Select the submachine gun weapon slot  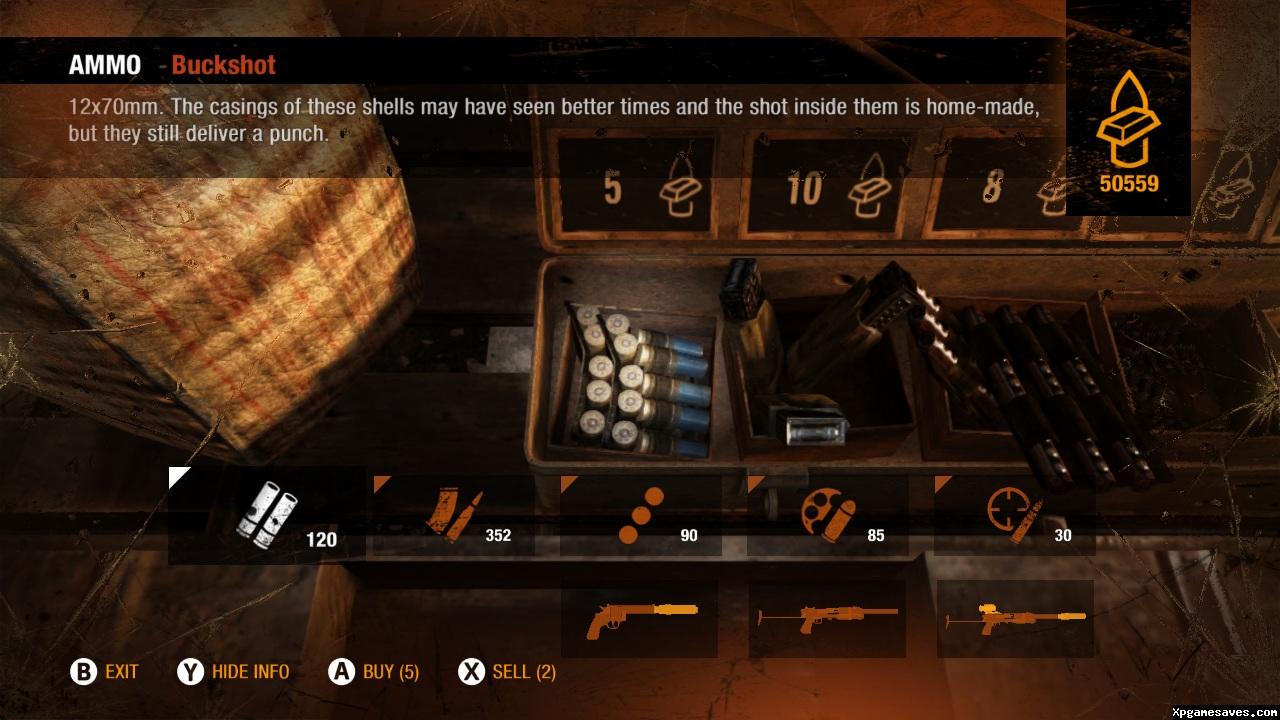coord(827,618)
